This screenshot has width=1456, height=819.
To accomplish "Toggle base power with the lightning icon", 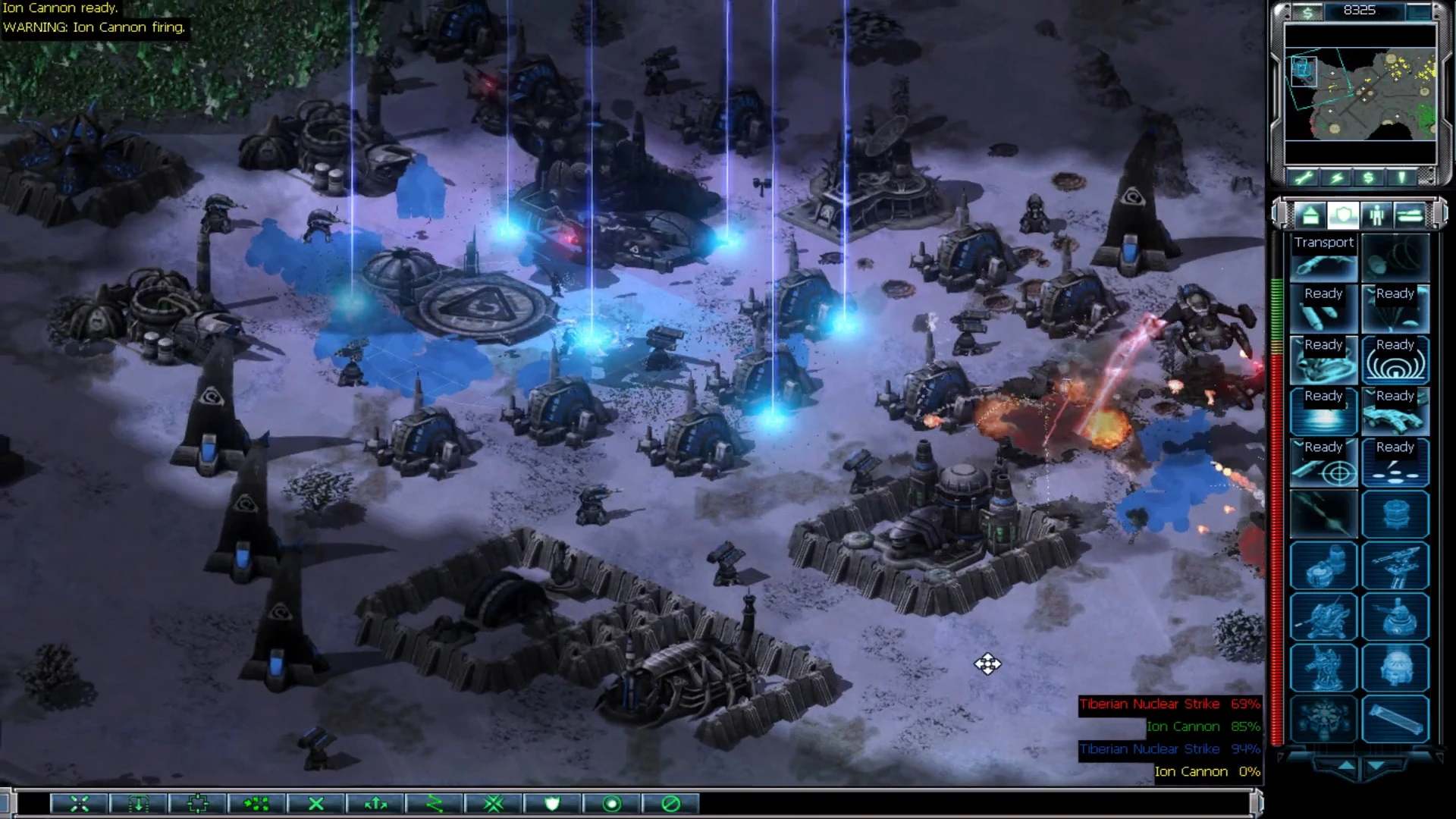I will [1335, 177].
